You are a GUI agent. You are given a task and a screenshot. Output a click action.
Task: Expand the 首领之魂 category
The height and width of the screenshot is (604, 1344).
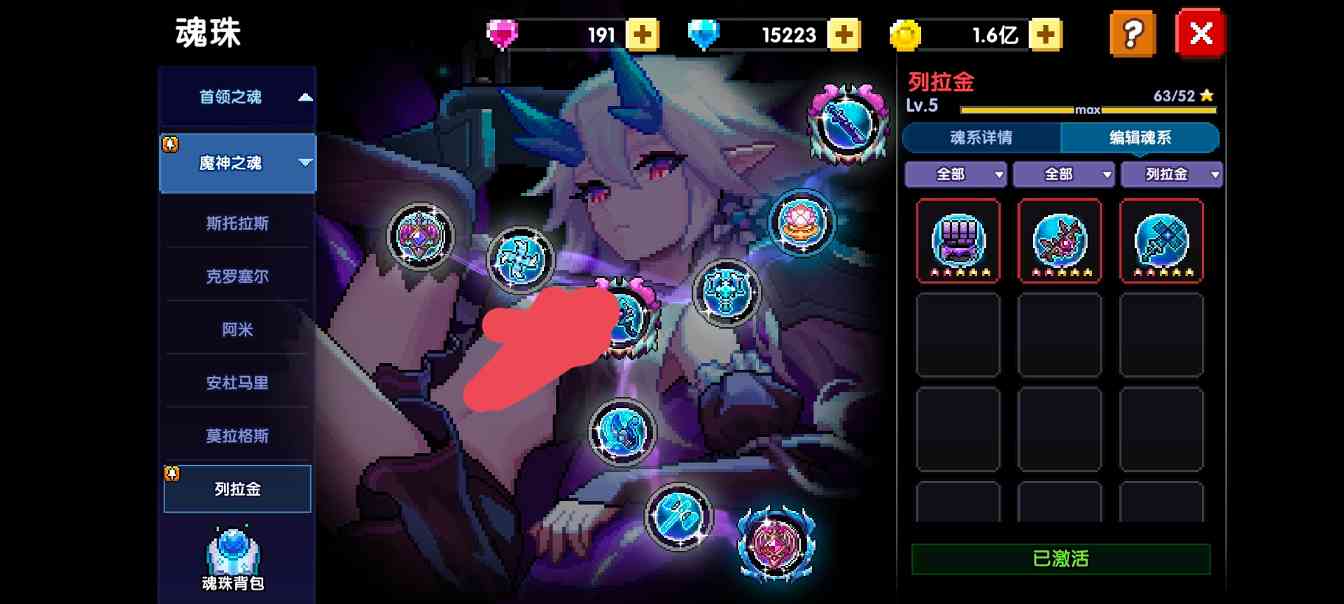point(238,97)
